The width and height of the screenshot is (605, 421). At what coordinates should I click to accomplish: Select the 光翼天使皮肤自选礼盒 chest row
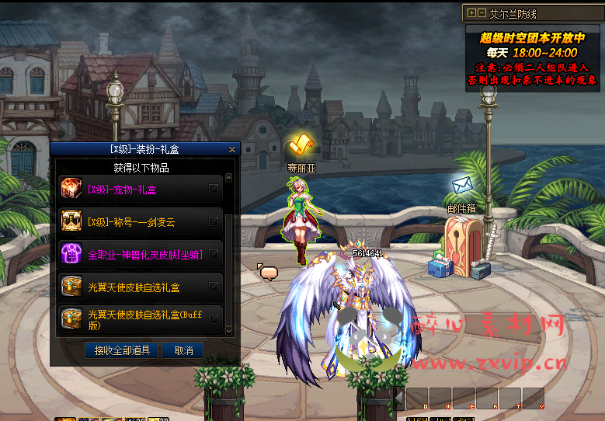tap(140, 288)
